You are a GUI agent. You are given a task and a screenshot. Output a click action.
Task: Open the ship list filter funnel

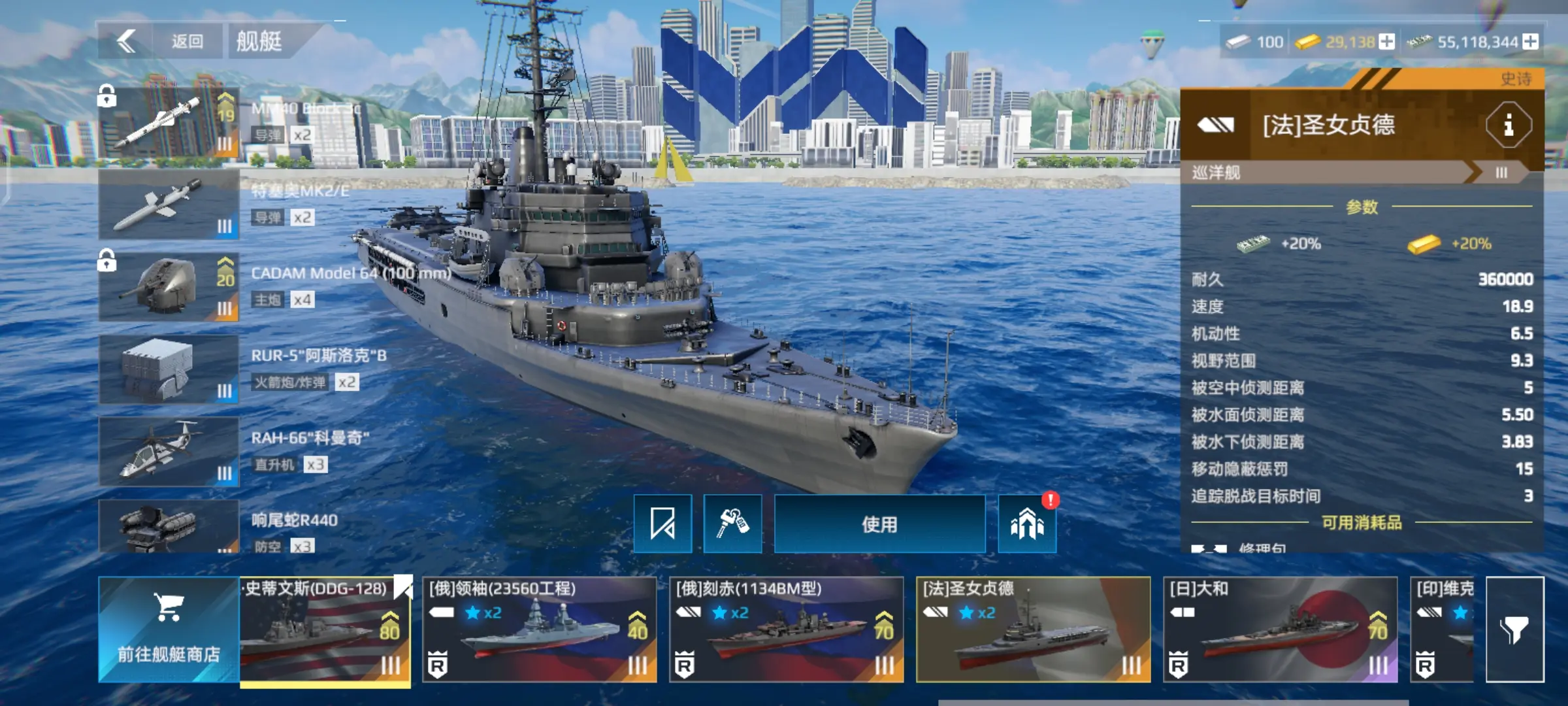[1514, 629]
